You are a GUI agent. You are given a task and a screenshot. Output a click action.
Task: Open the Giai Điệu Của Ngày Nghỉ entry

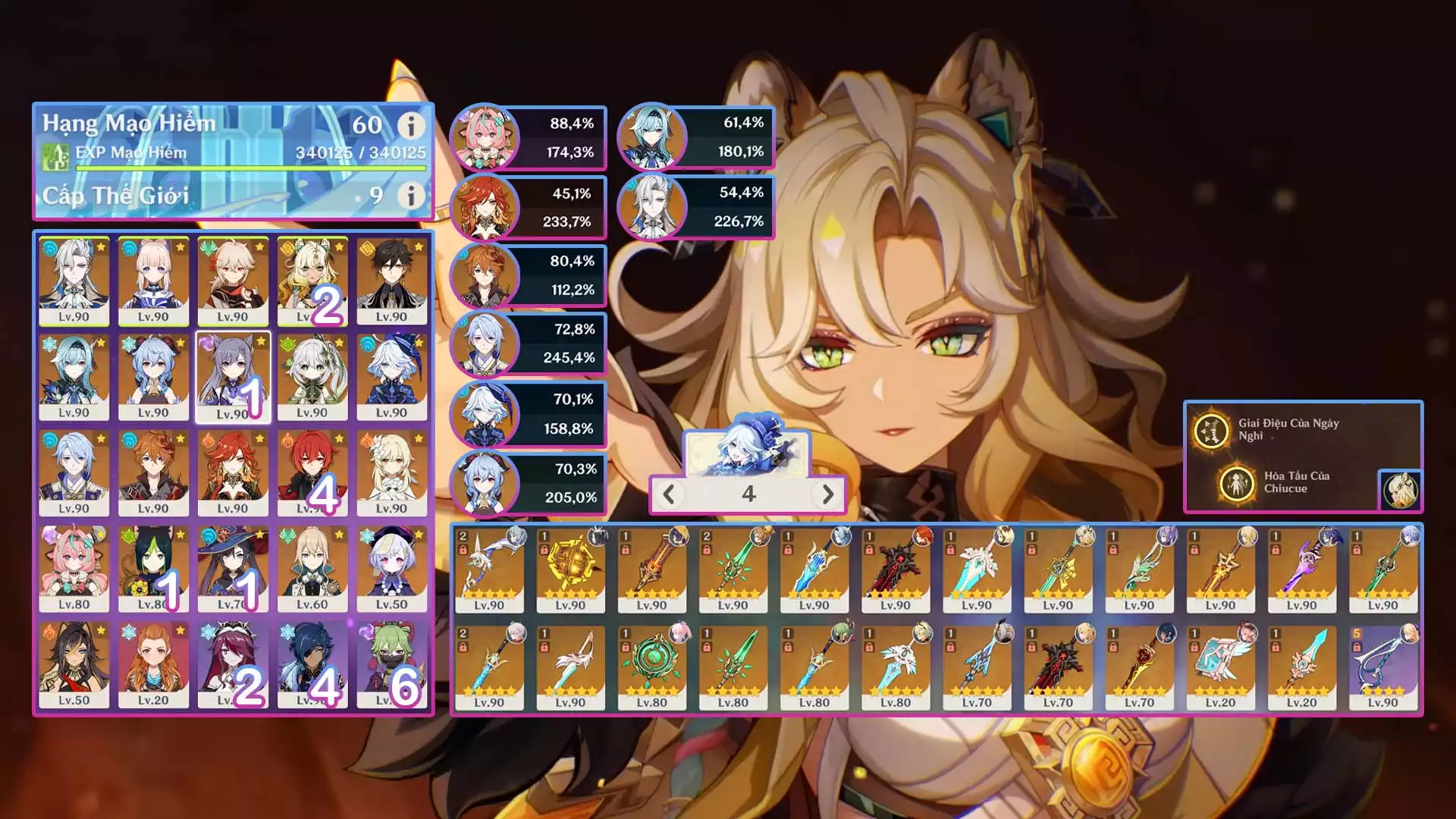1289,430
